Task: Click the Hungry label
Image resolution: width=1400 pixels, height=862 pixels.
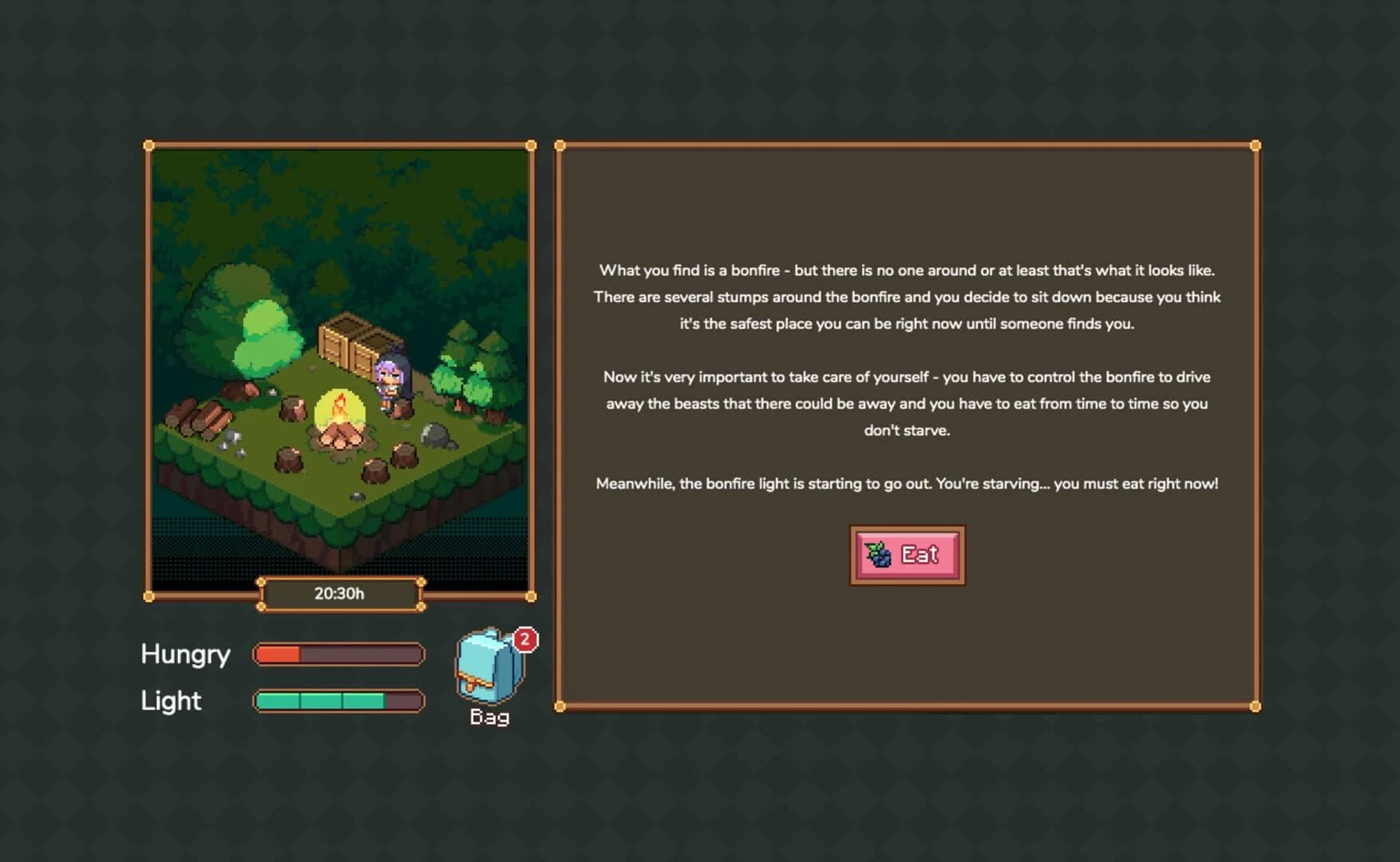Action: (185, 654)
